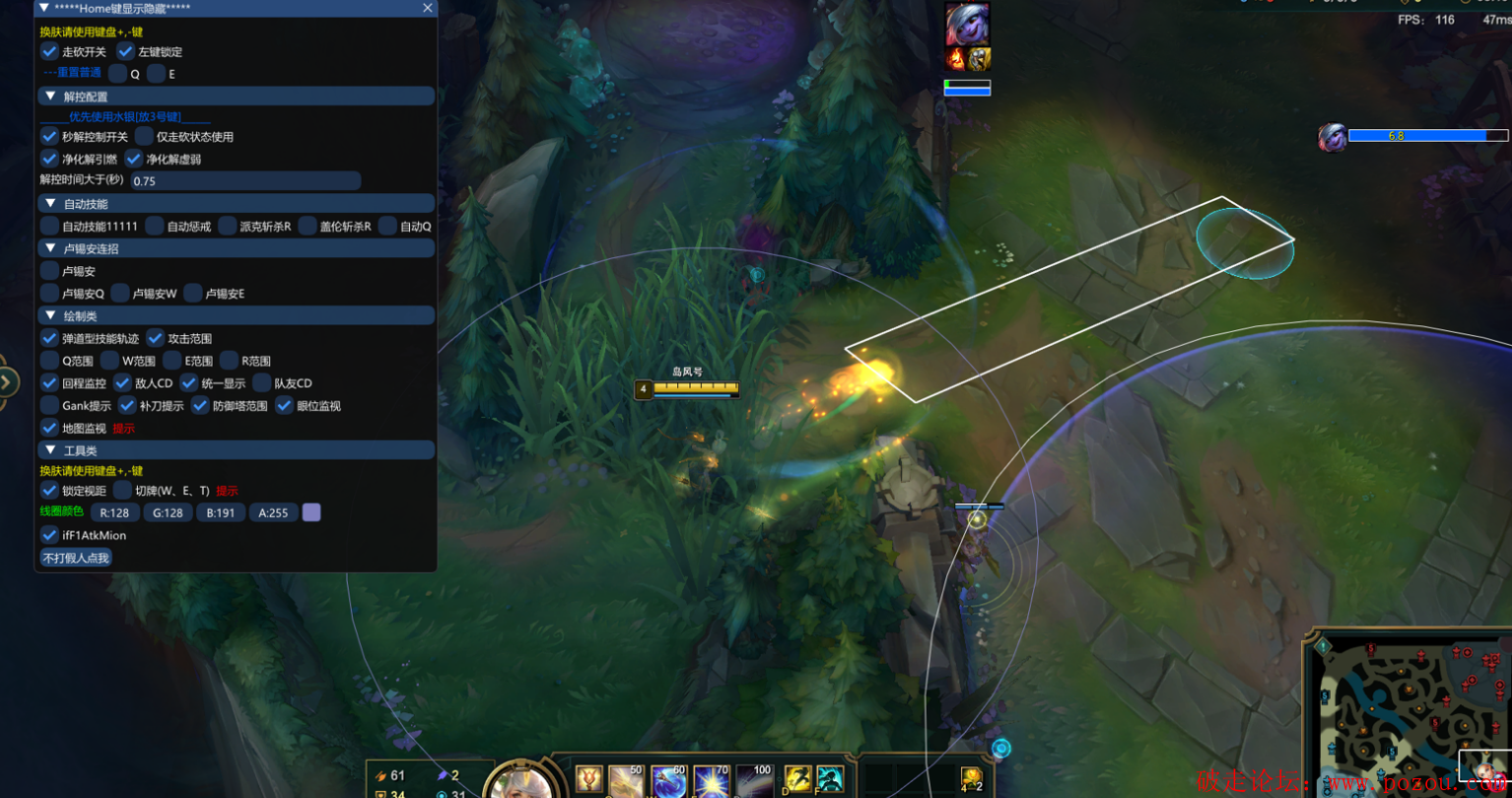Collapse the 解控配置 section header
Viewport: 1512px width, 798px height.
(50, 97)
